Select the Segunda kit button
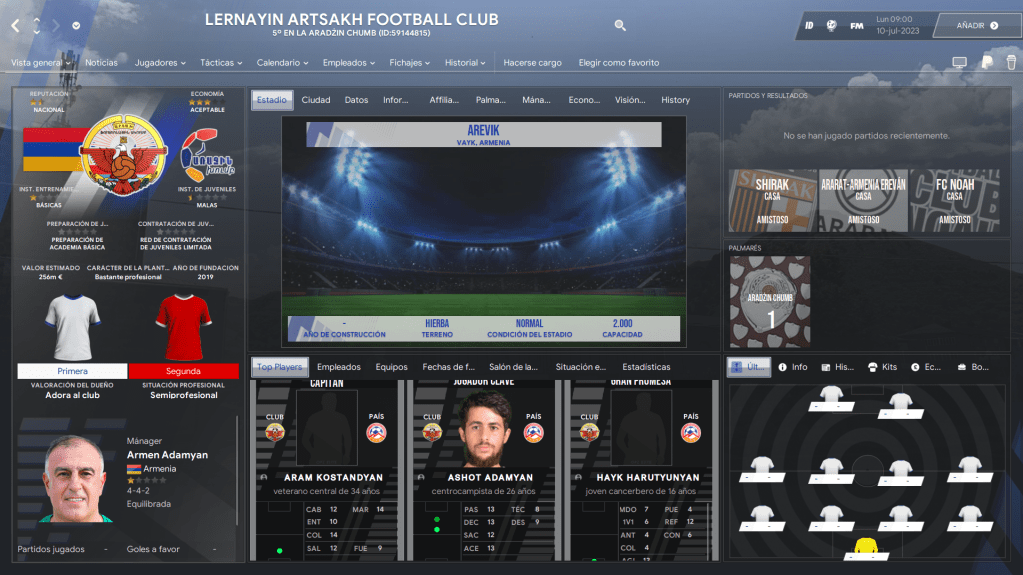 pyautogui.click(x=183, y=371)
